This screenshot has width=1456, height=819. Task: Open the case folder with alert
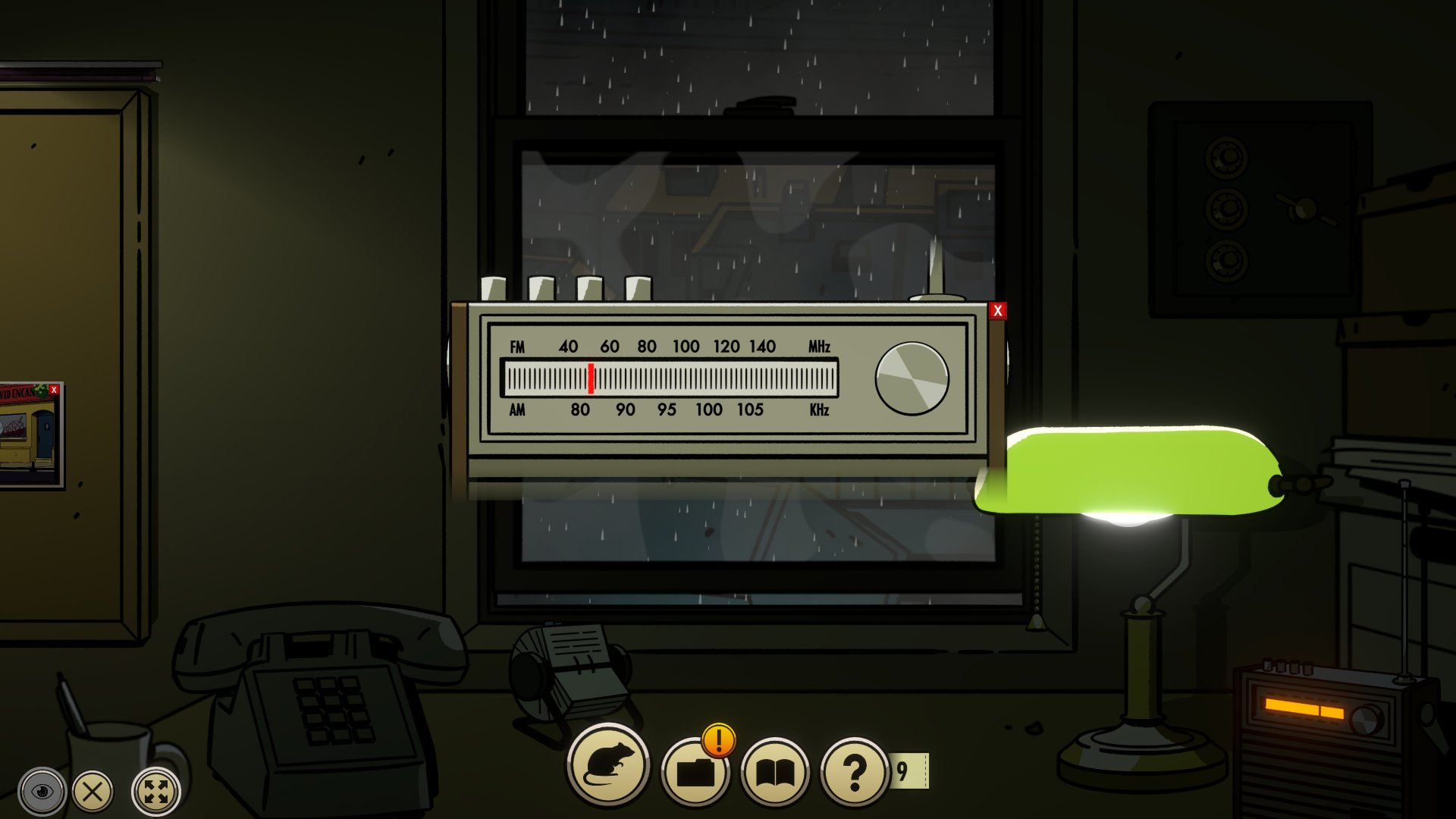(695, 771)
